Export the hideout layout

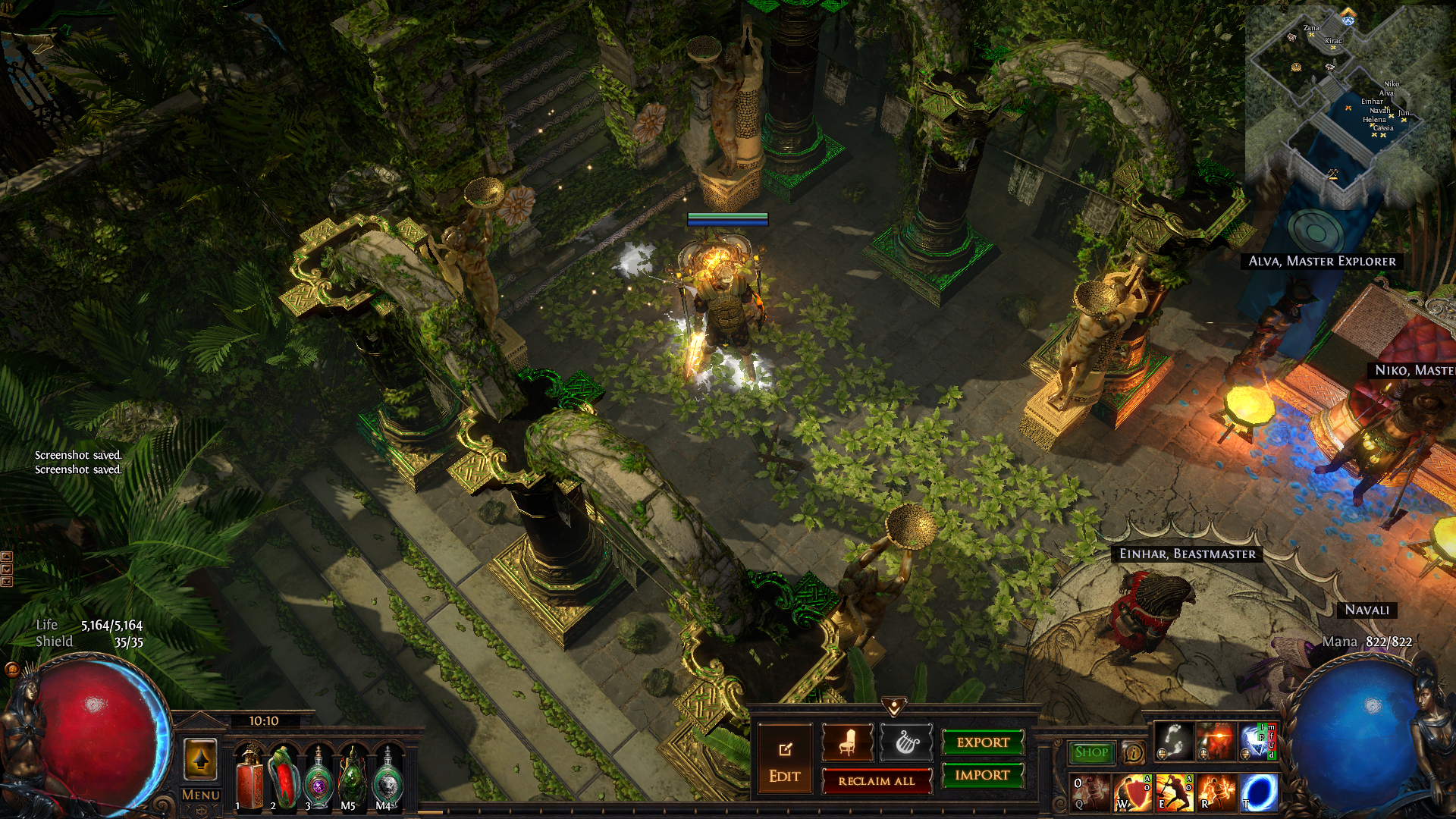(x=983, y=742)
